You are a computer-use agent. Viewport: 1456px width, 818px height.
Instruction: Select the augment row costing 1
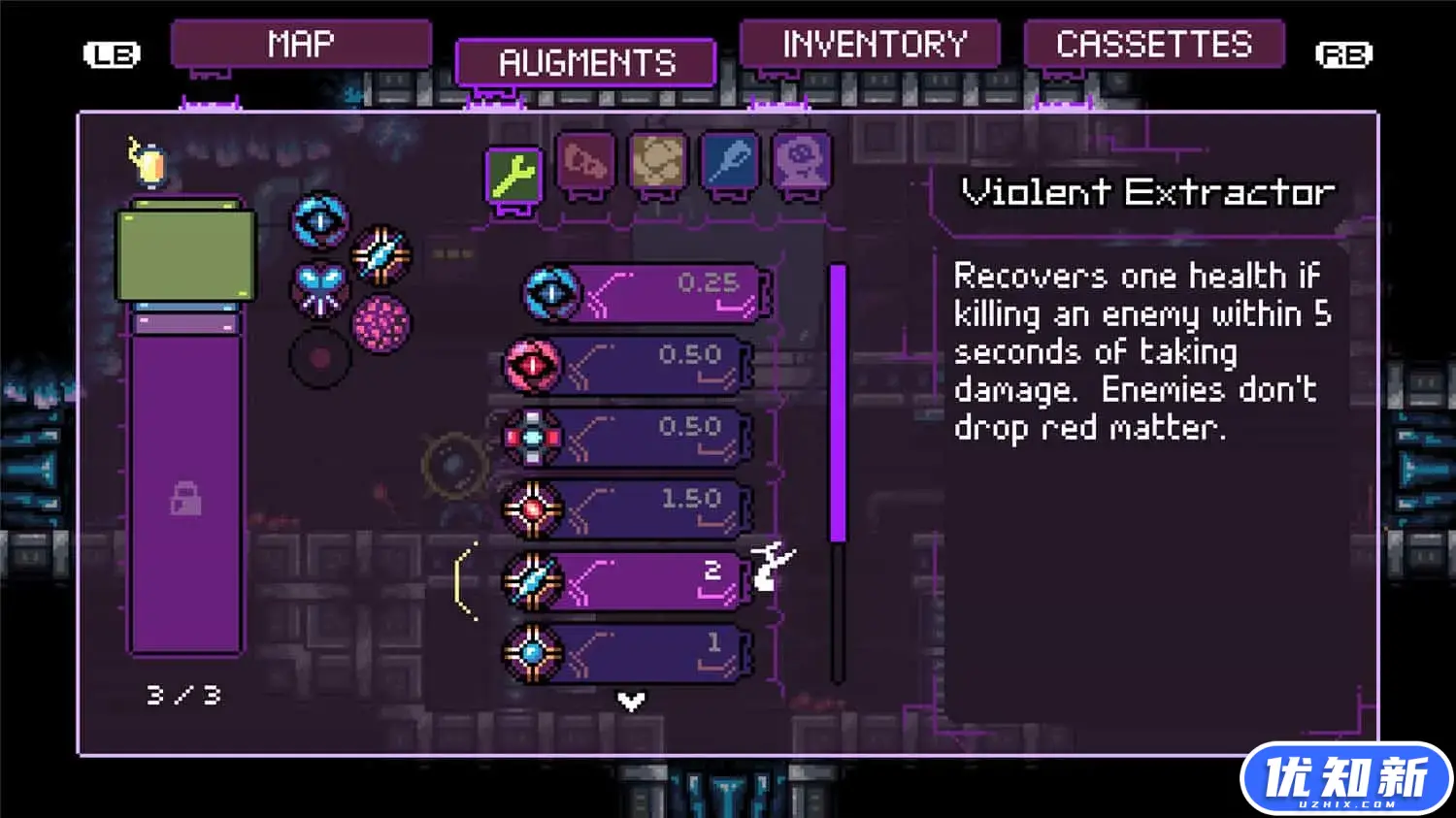coord(628,652)
